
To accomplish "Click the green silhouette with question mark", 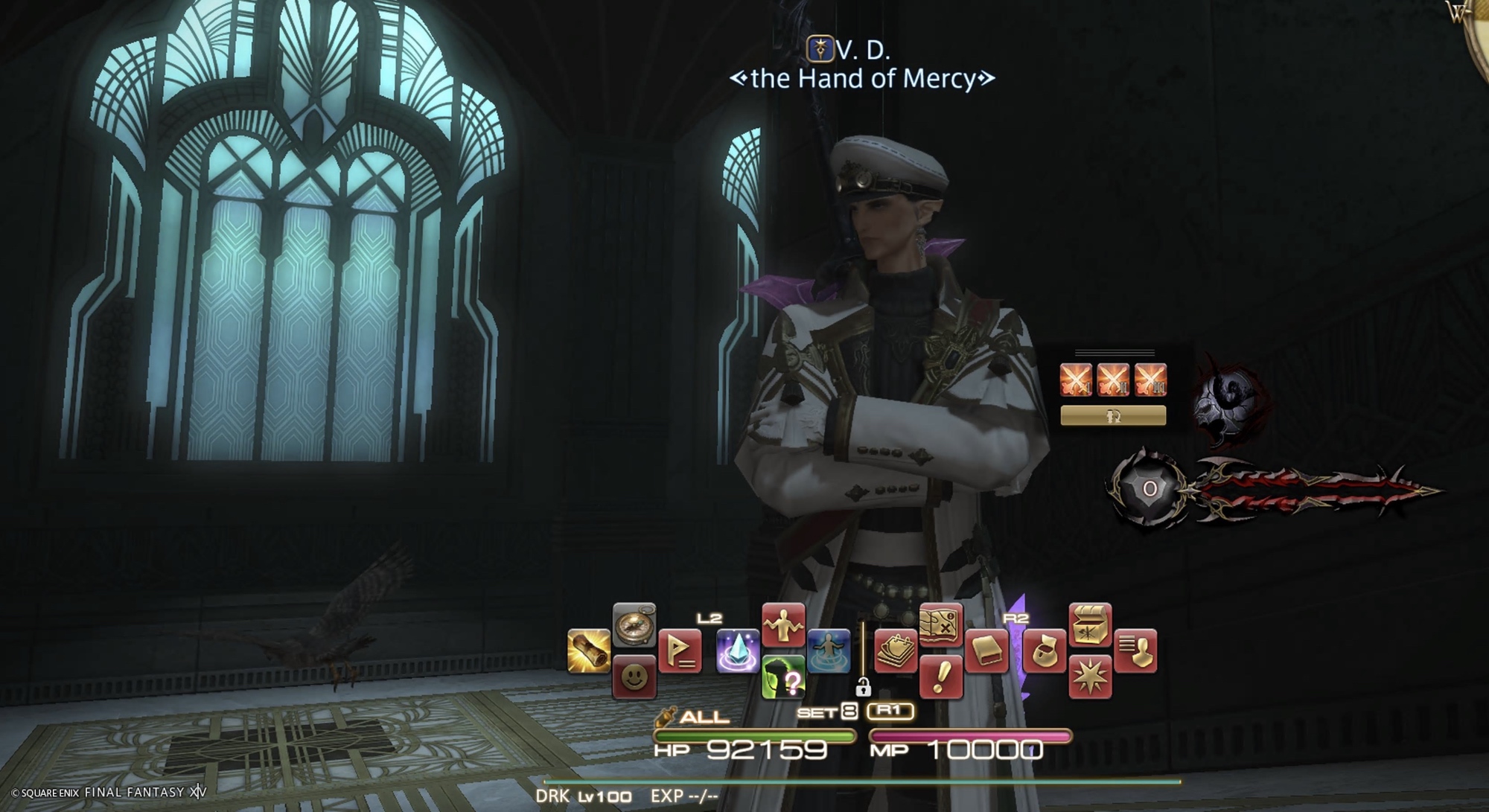I will pyautogui.click(x=783, y=677).
